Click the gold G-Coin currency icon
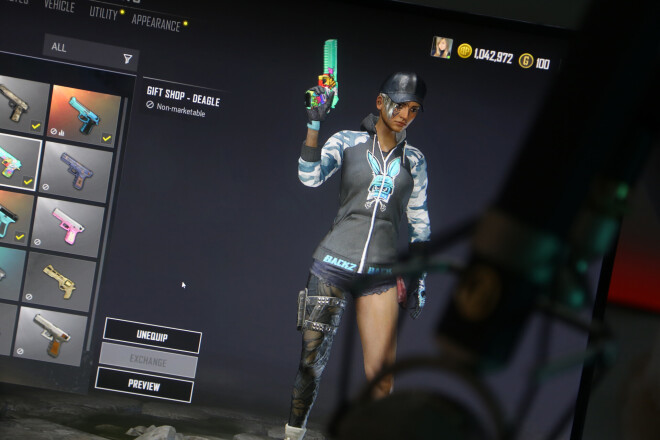660x440 pixels. click(525, 61)
